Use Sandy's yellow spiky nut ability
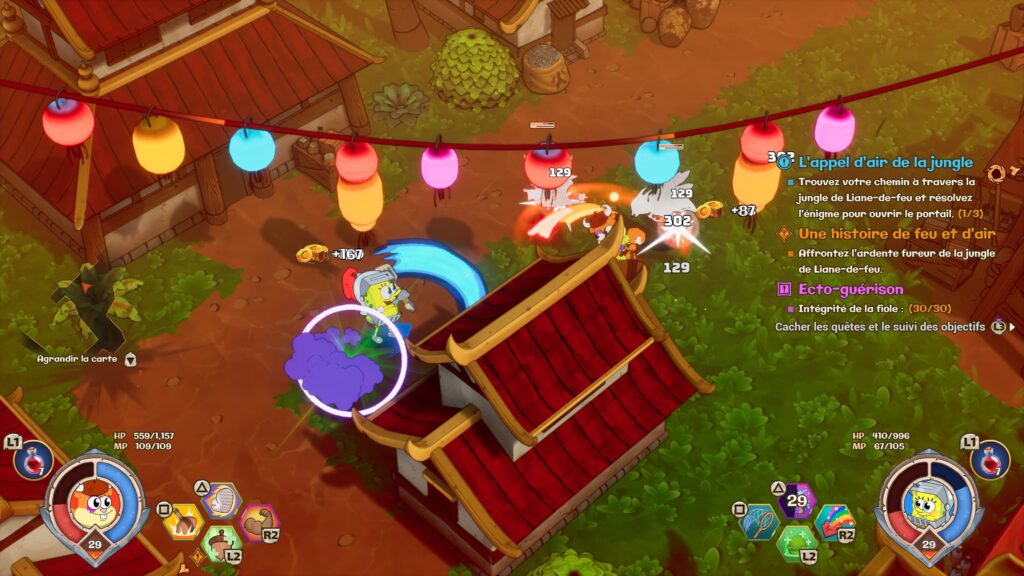 [x=183, y=522]
